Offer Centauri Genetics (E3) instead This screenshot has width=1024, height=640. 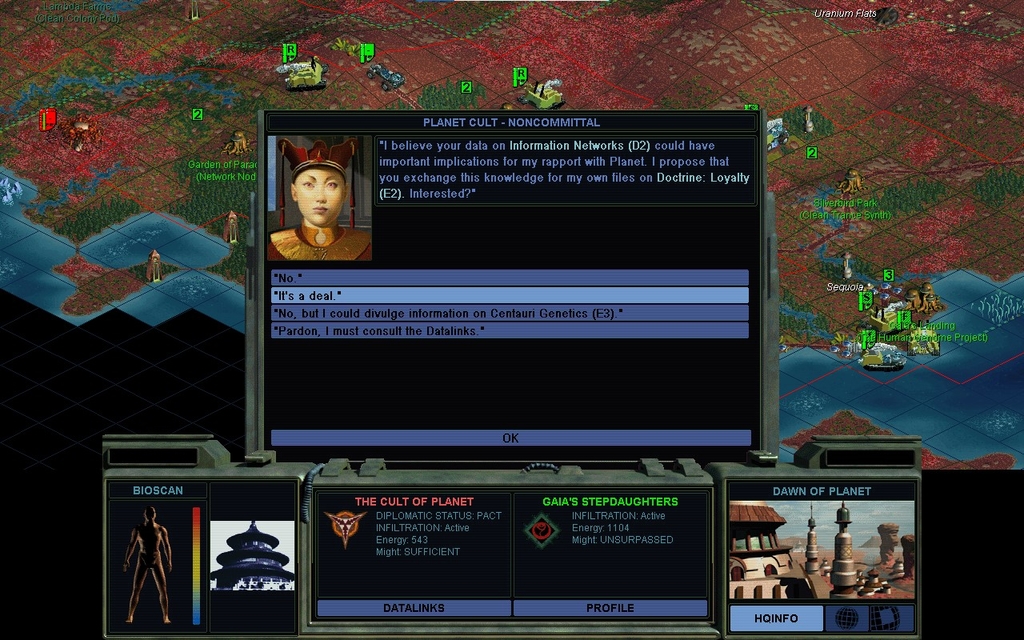[510, 313]
